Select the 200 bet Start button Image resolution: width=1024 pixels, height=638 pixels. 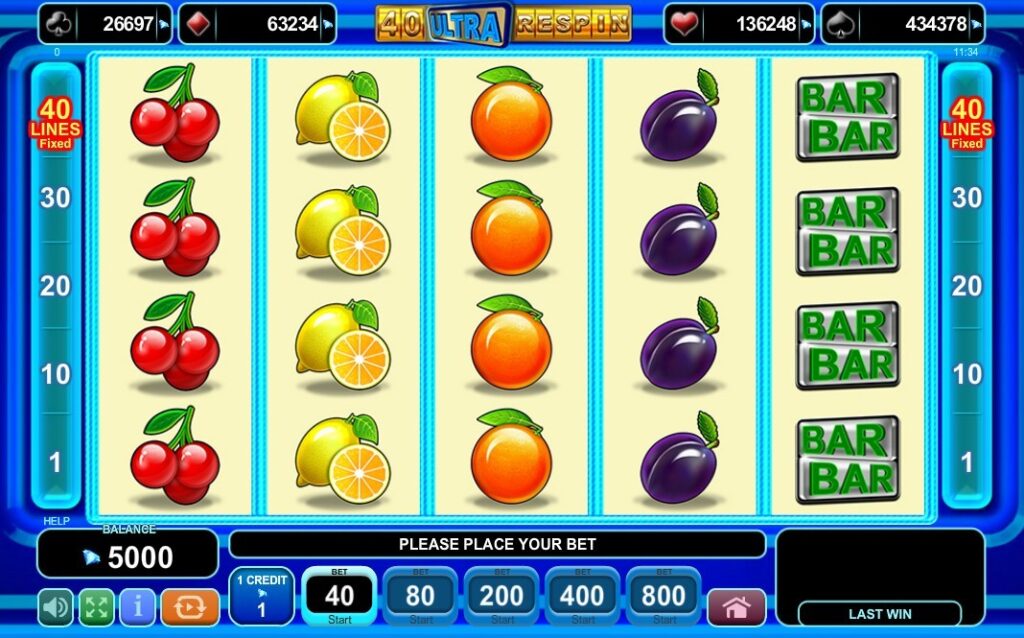(x=502, y=598)
